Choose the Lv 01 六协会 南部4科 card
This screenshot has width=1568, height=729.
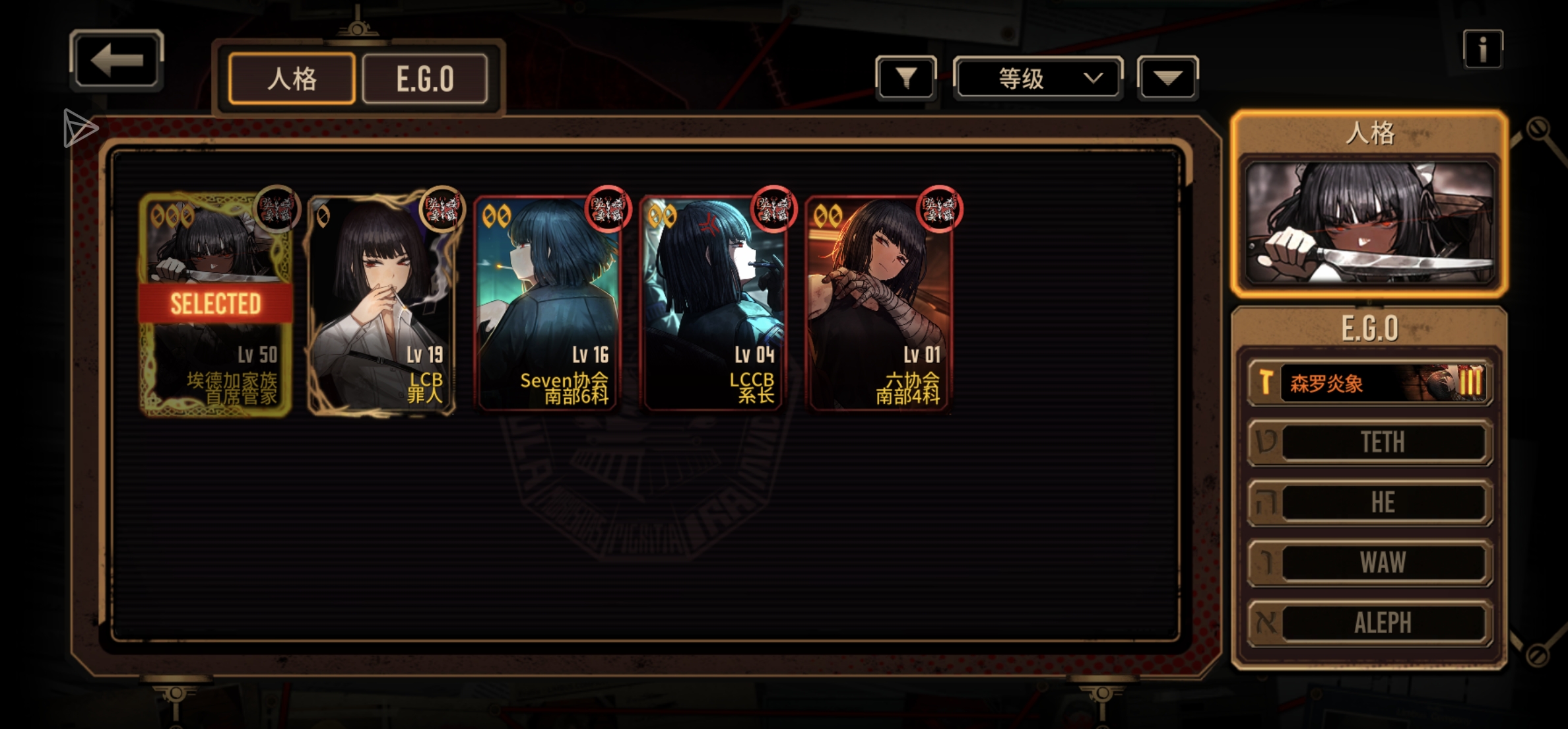[878, 305]
